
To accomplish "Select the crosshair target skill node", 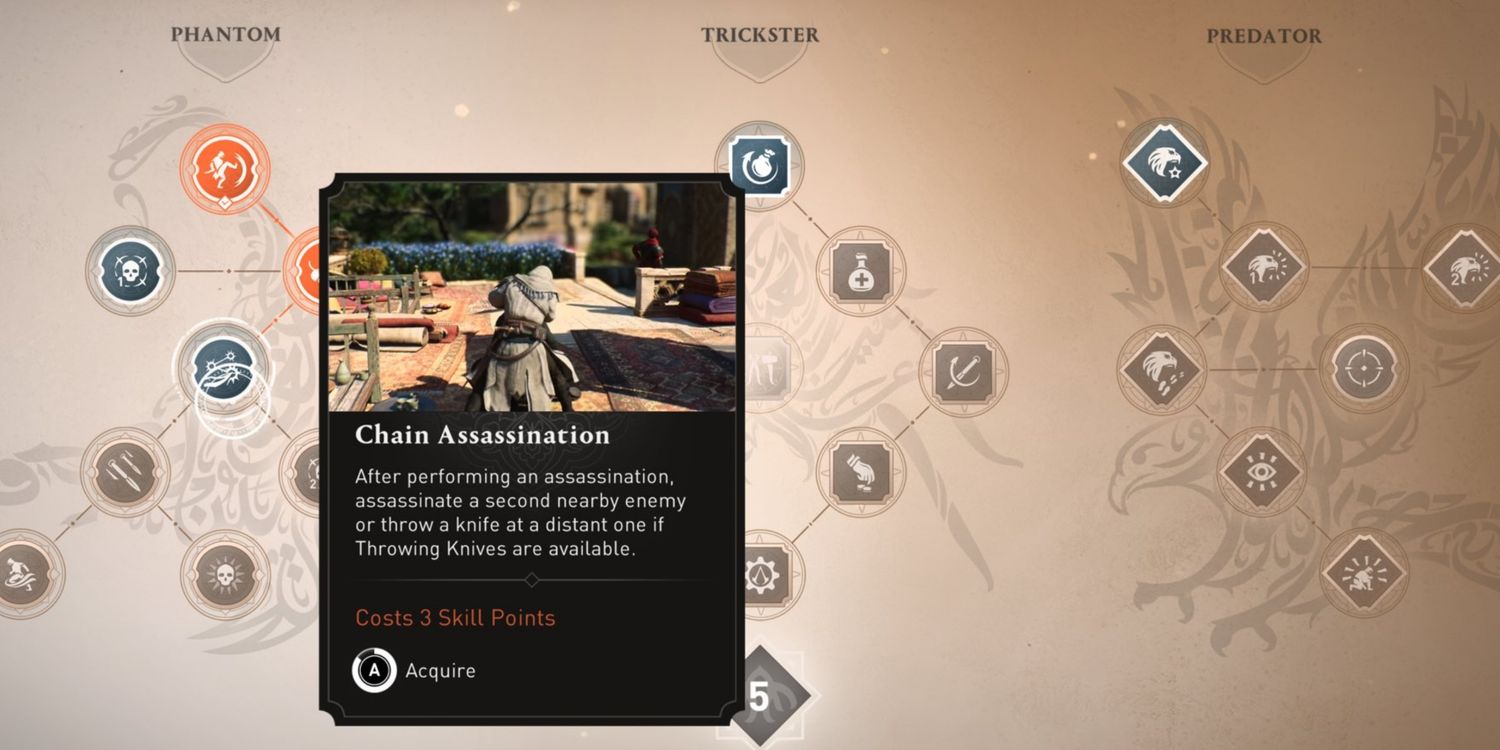I will point(1364,369).
